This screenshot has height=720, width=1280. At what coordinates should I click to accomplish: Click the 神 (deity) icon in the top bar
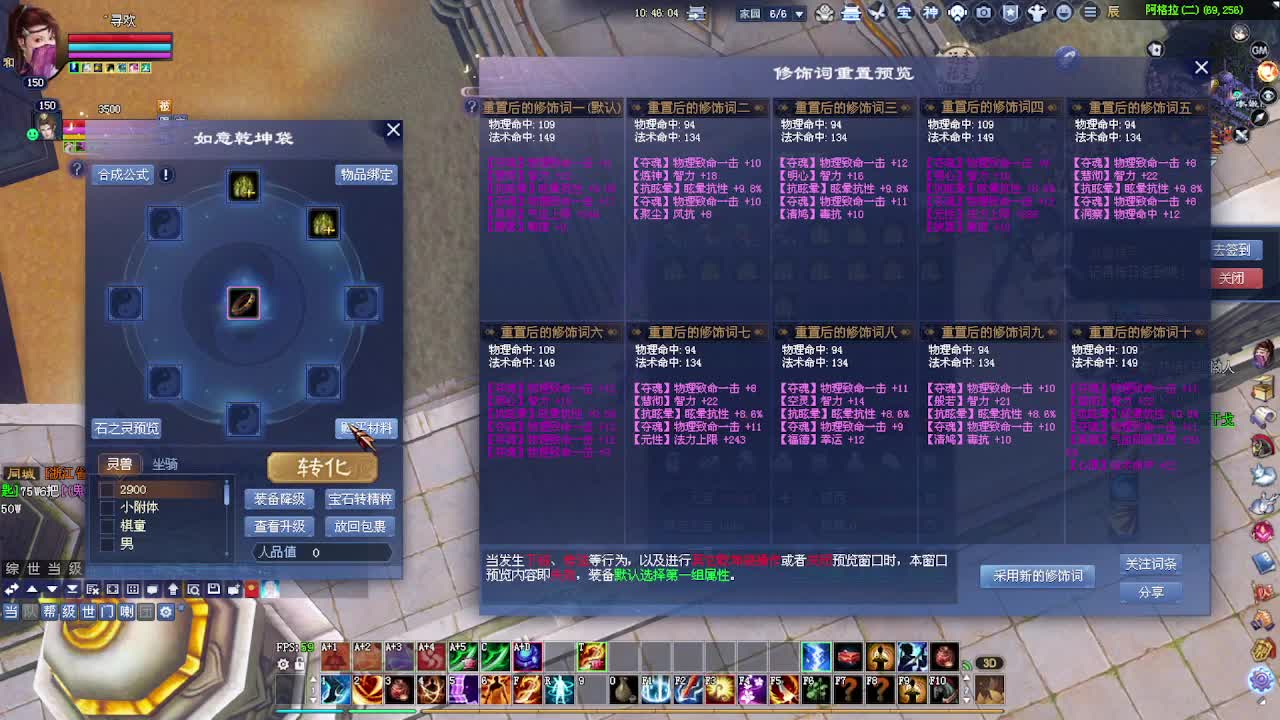931,12
